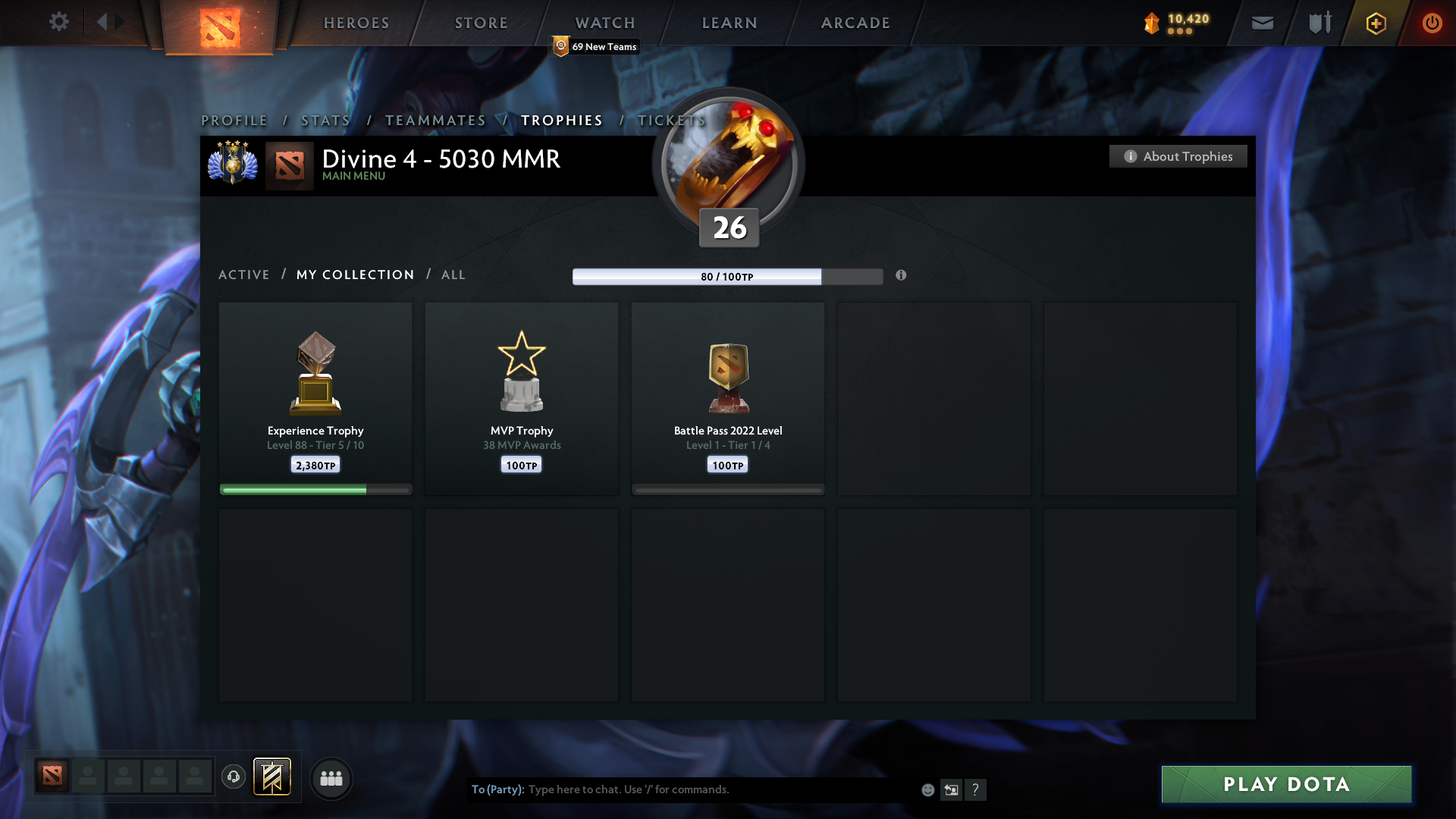Open the emoticon picker in chat
Viewport: 1456px width, 819px height.
[x=927, y=789]
